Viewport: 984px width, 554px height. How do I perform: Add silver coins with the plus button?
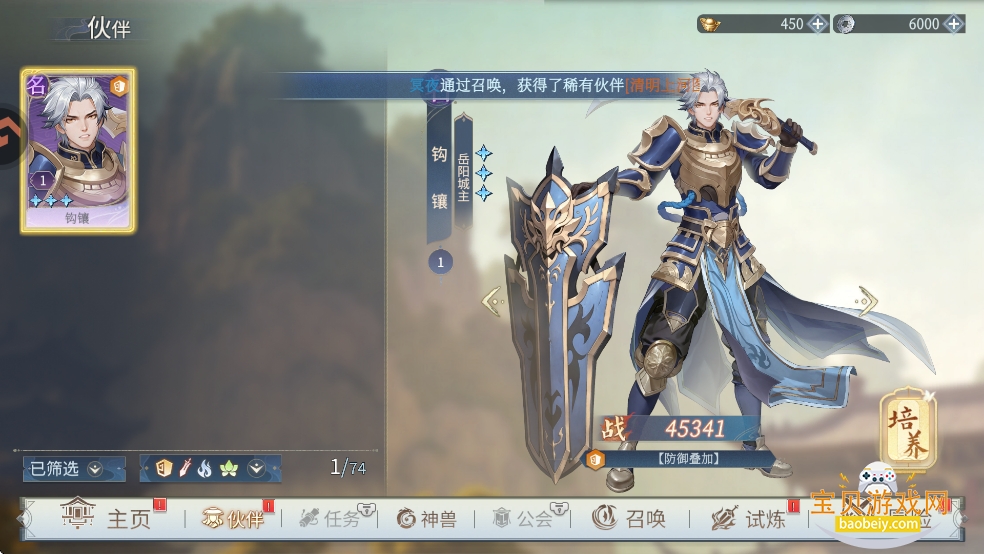953,24
